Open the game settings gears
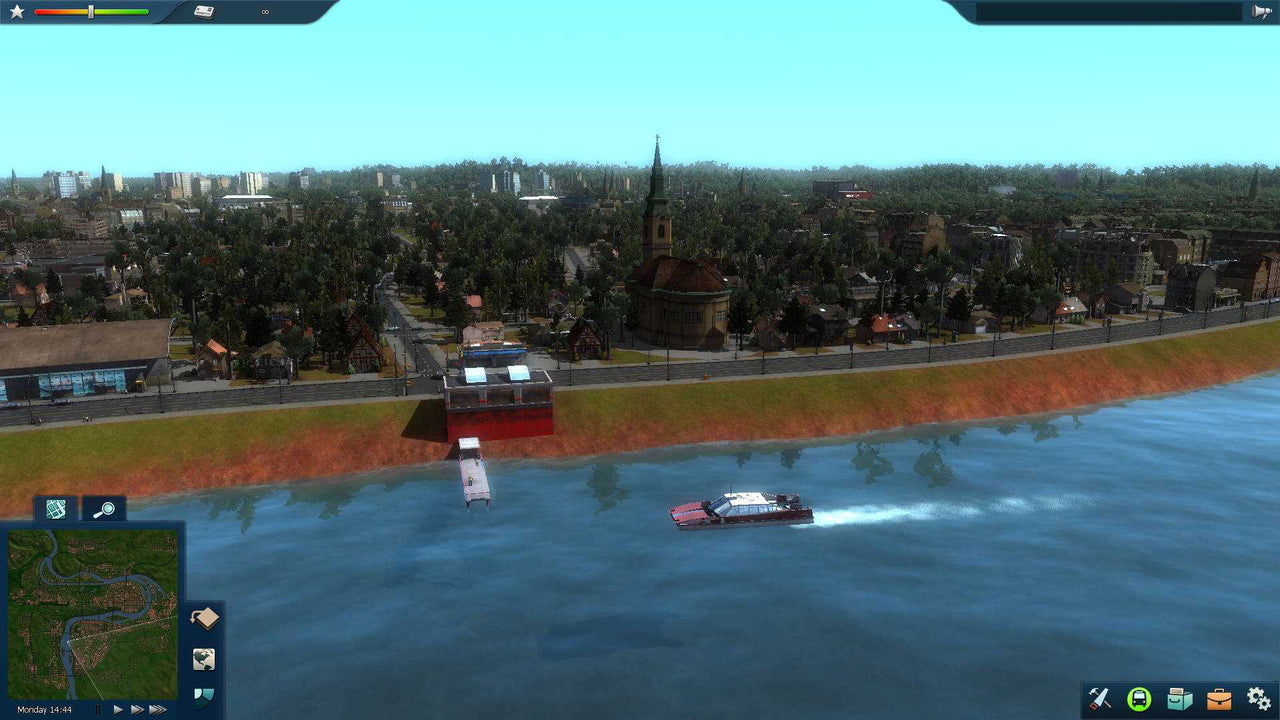This screenshot has height=720, width=1280. (1258, 698)
